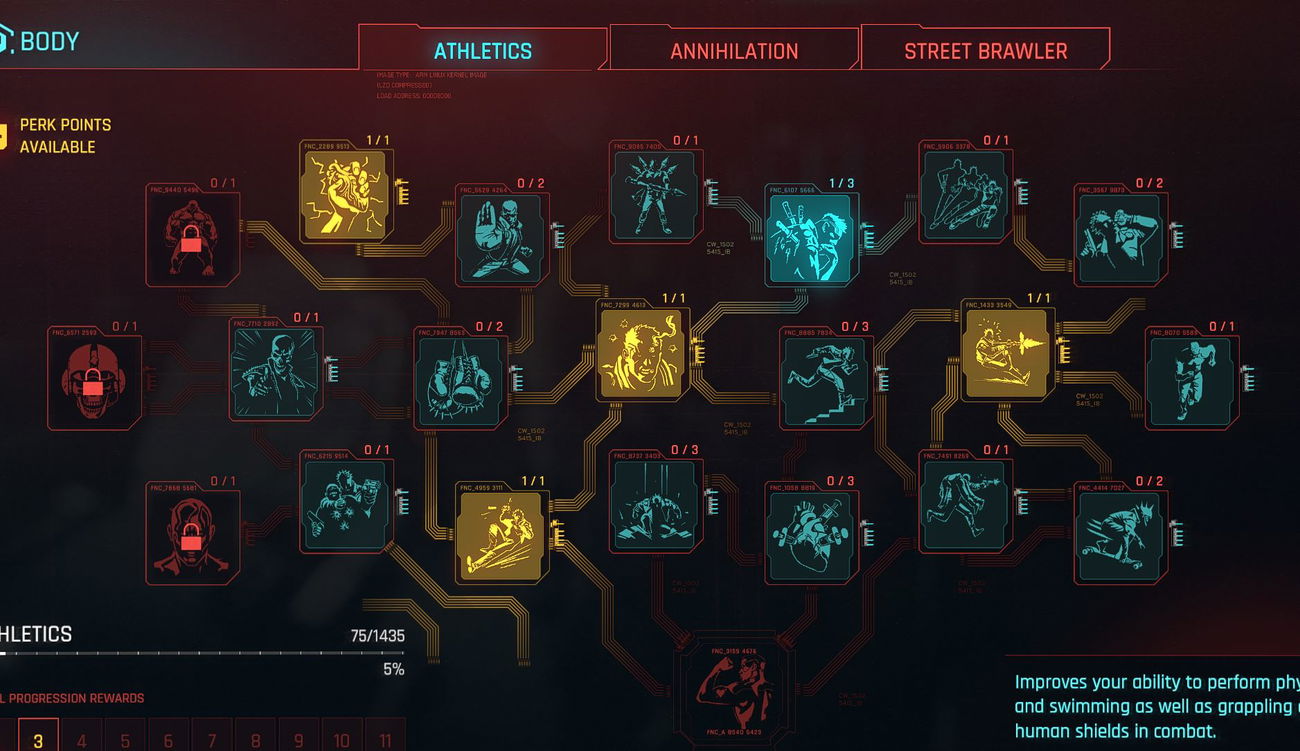
Task: Select the yellow lightning fist perk
Action: click(346, 196)
